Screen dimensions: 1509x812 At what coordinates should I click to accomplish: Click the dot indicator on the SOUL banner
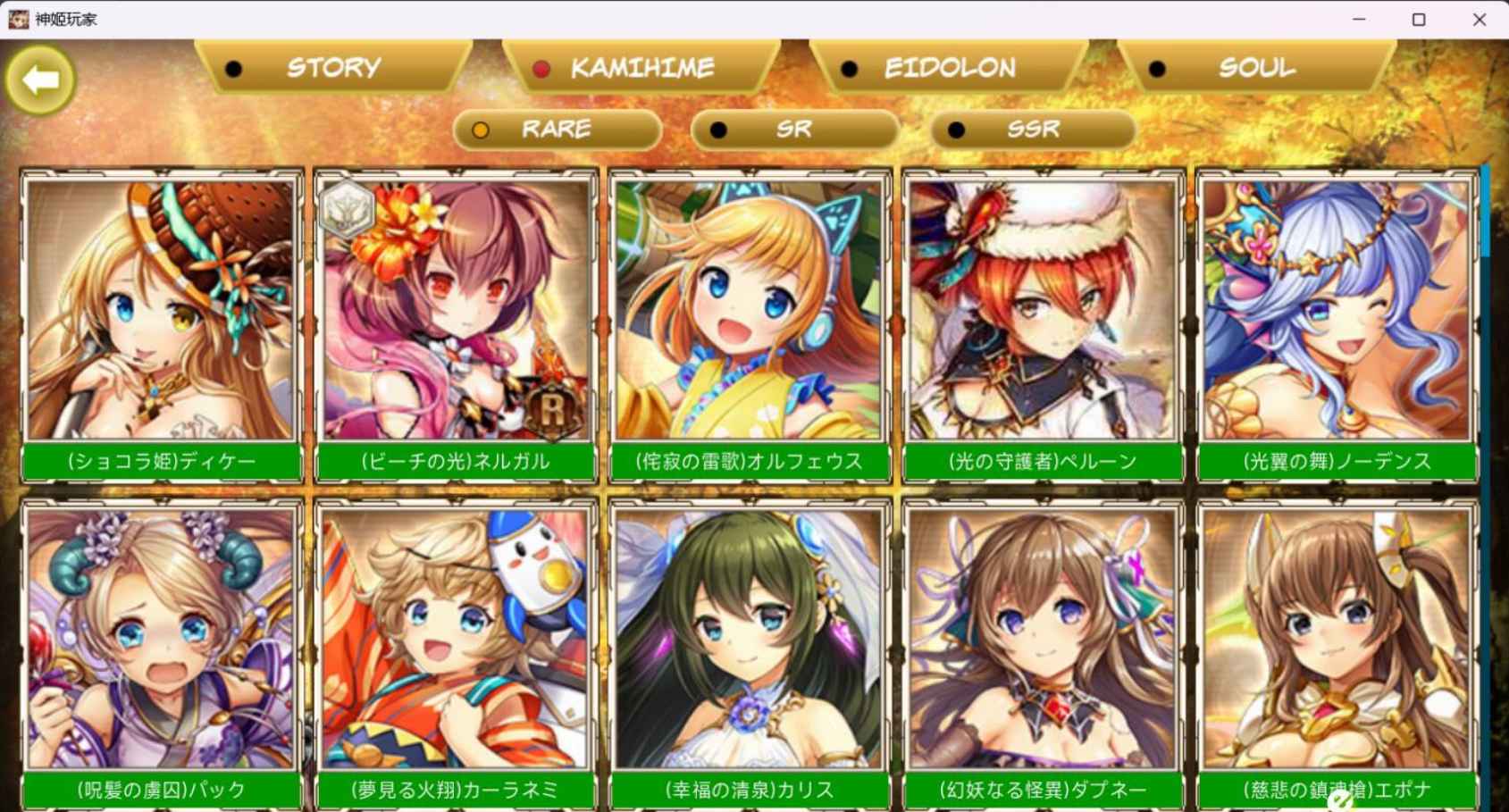tap(1159, 66)
